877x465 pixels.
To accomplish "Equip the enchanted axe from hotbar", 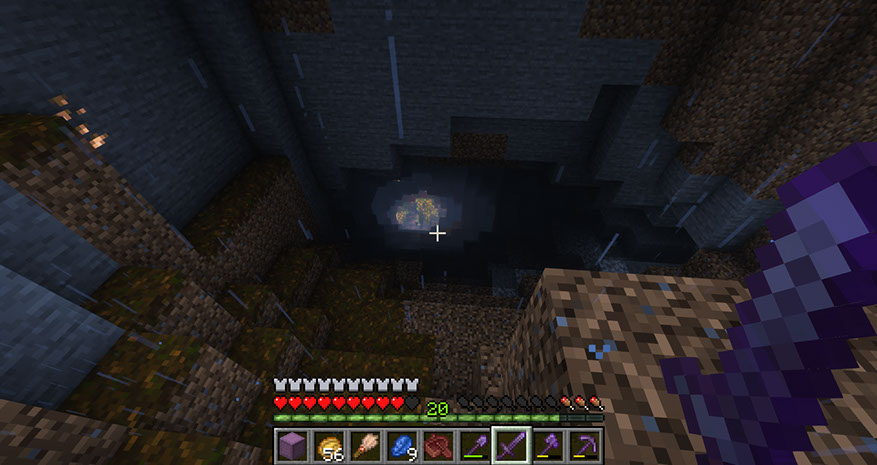I will coord(548,446).
